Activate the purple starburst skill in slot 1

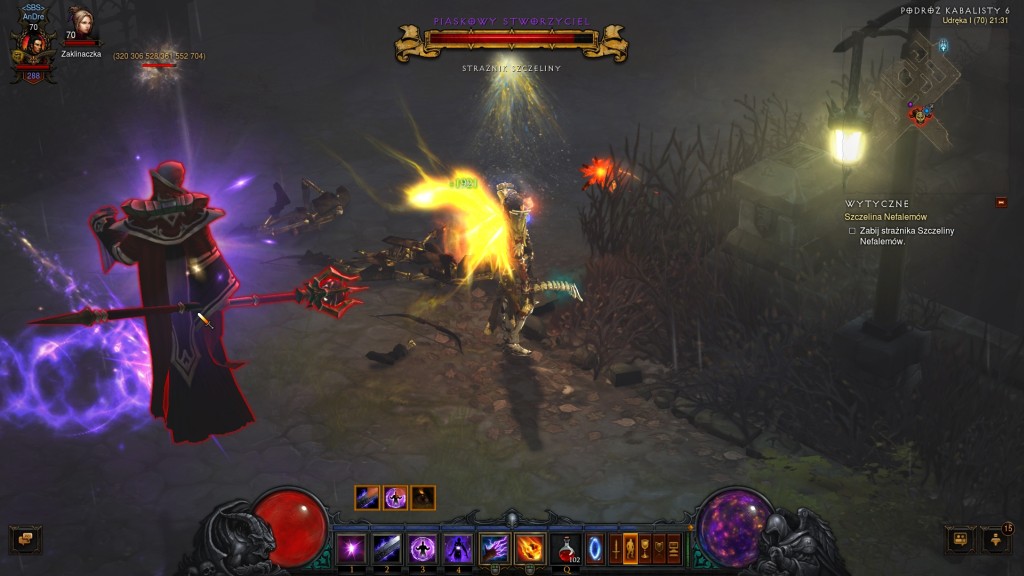tap(350, 548)
